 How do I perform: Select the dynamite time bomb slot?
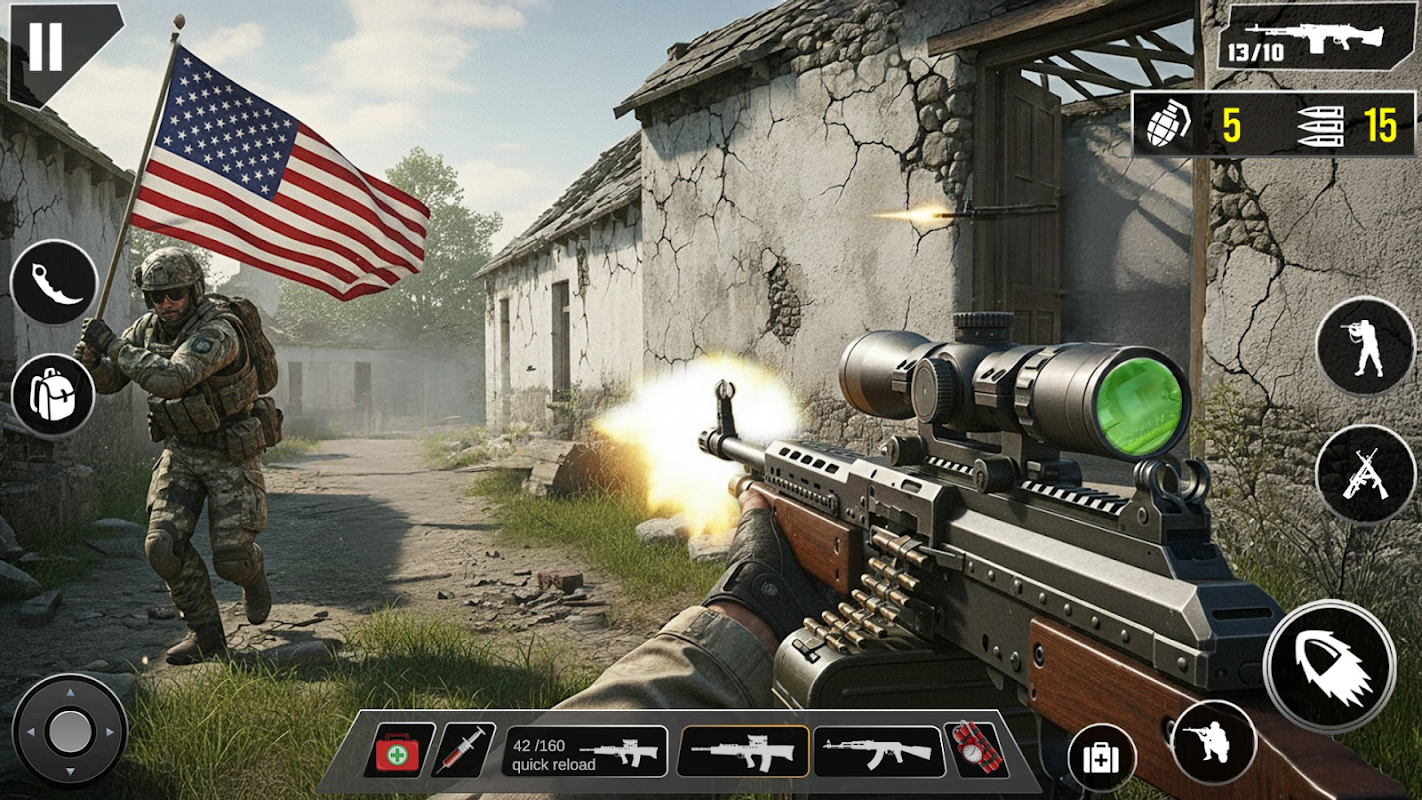click(x=975, y=750)
